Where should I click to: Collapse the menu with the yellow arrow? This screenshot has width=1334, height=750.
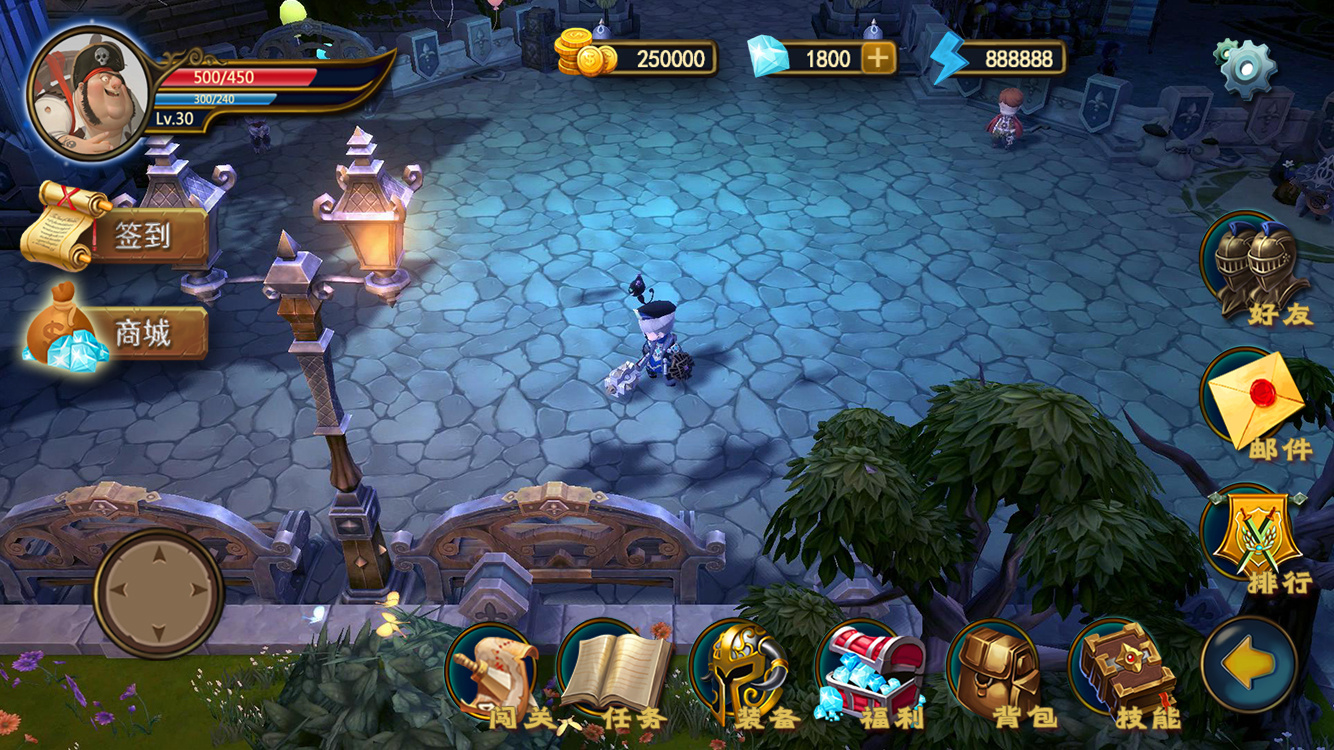tap(1249, 665)
